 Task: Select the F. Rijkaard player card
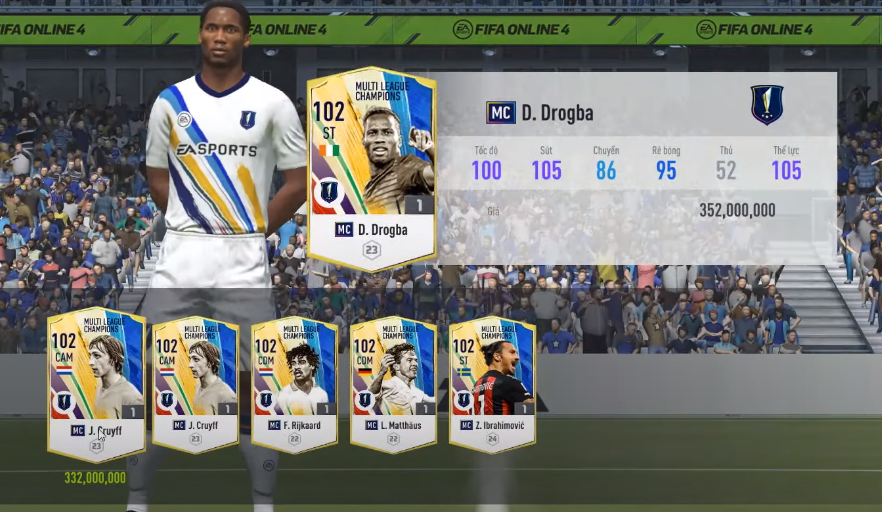click(294, 384)
